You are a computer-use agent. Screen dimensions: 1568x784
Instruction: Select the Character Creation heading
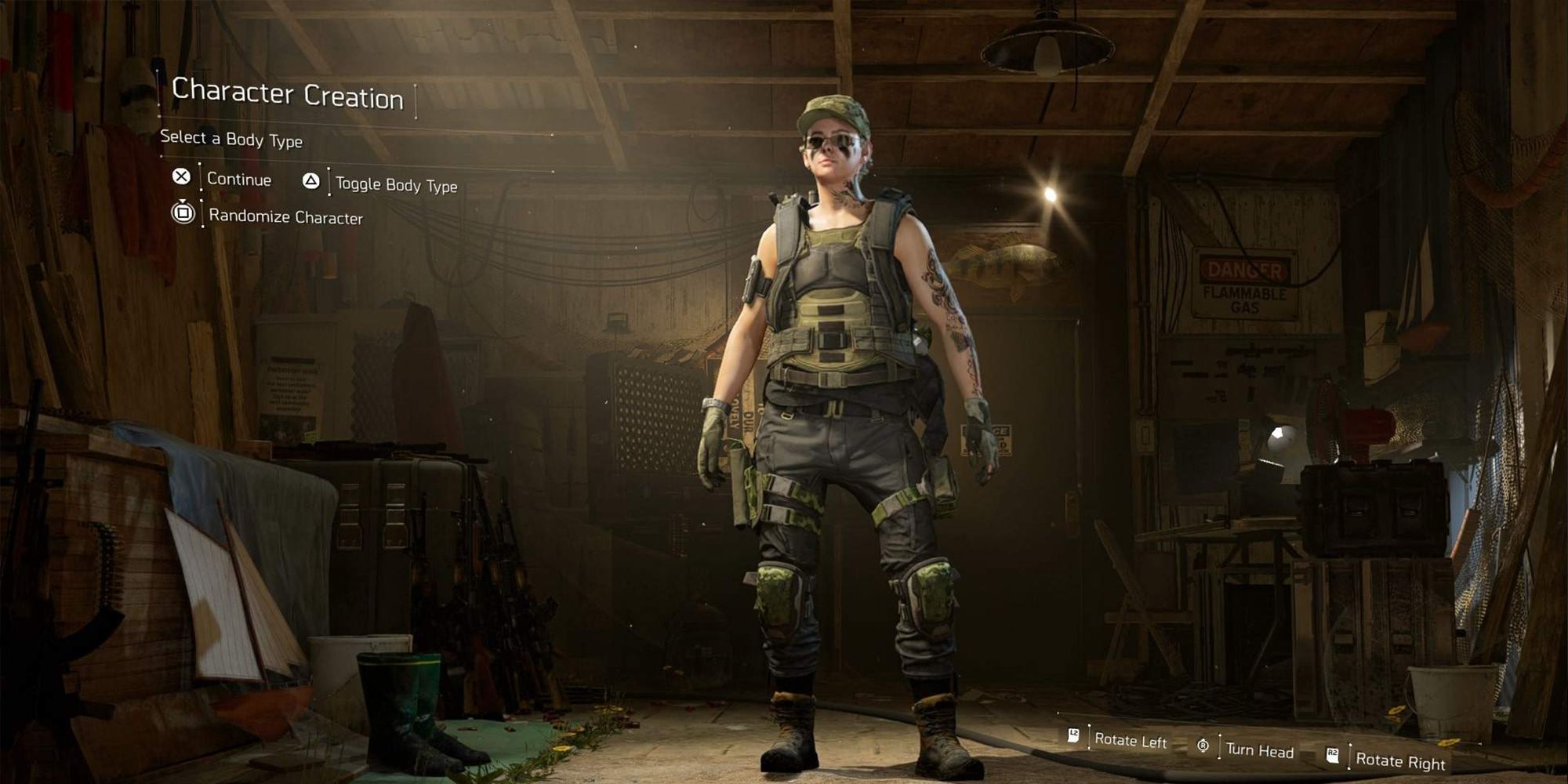[x=289, y=96]
